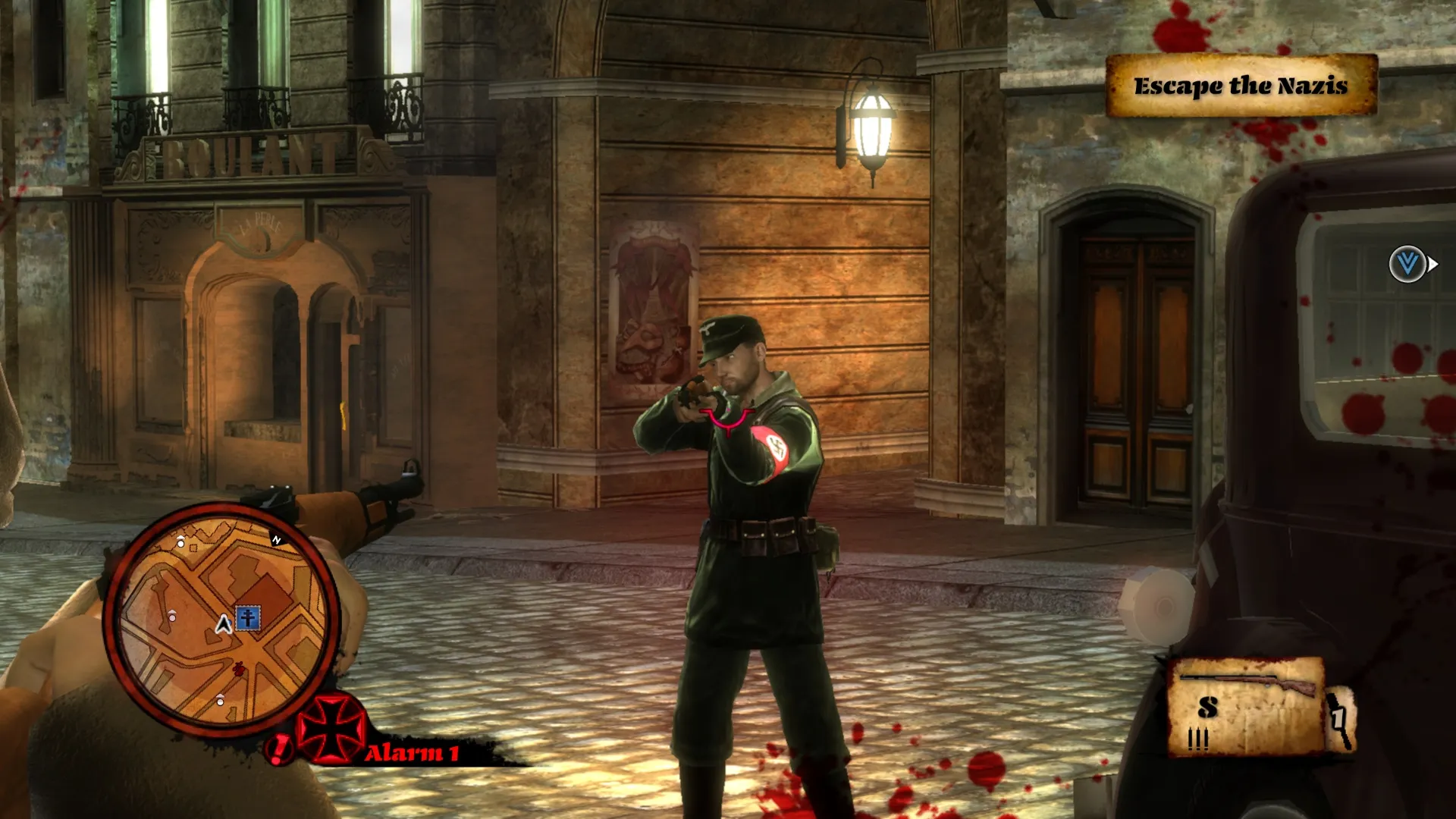
Task: Click the "Escape the Nazis" objective banner
Action: (1241, 86)
